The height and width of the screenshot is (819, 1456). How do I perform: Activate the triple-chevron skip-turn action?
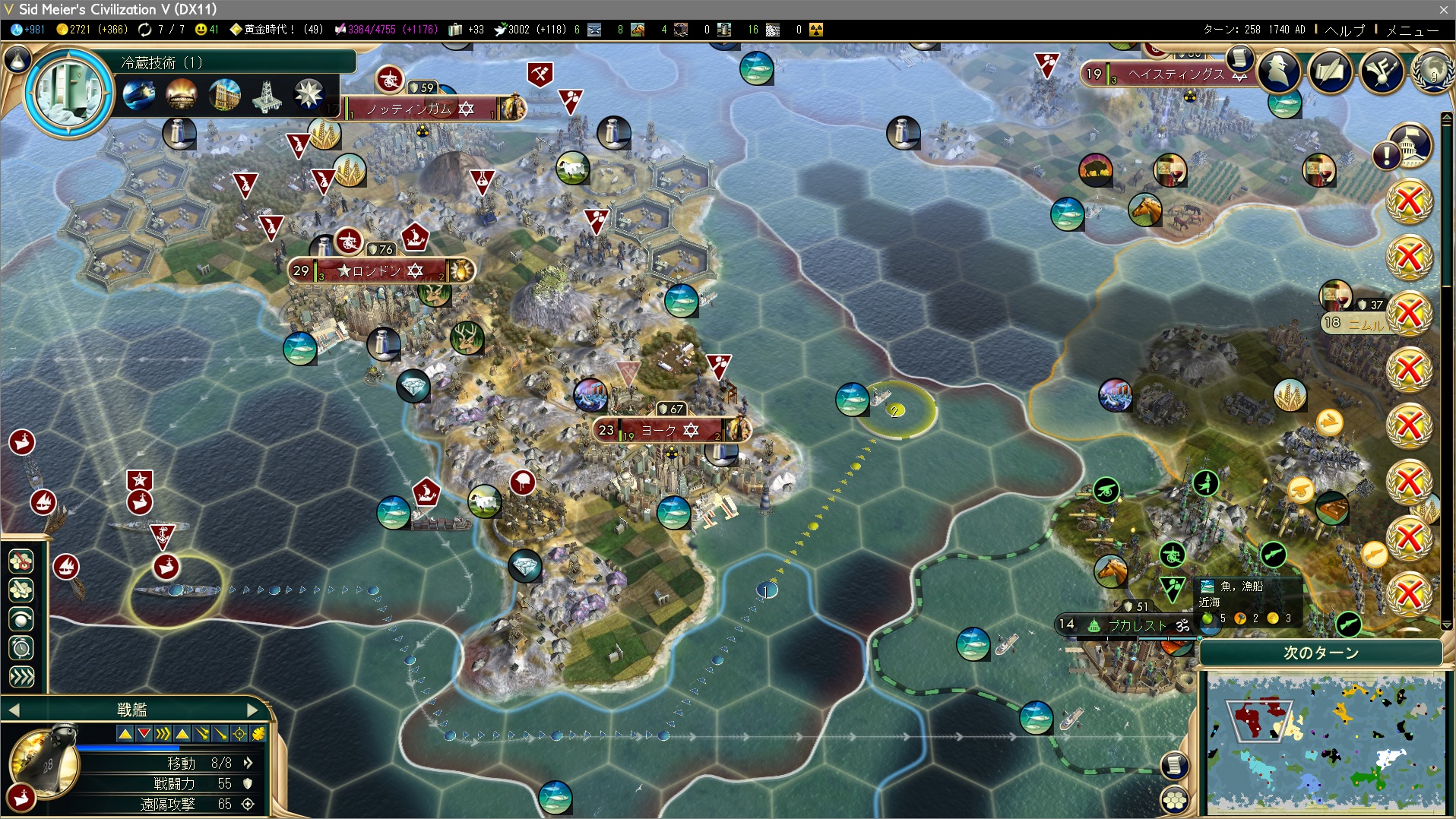21,676
